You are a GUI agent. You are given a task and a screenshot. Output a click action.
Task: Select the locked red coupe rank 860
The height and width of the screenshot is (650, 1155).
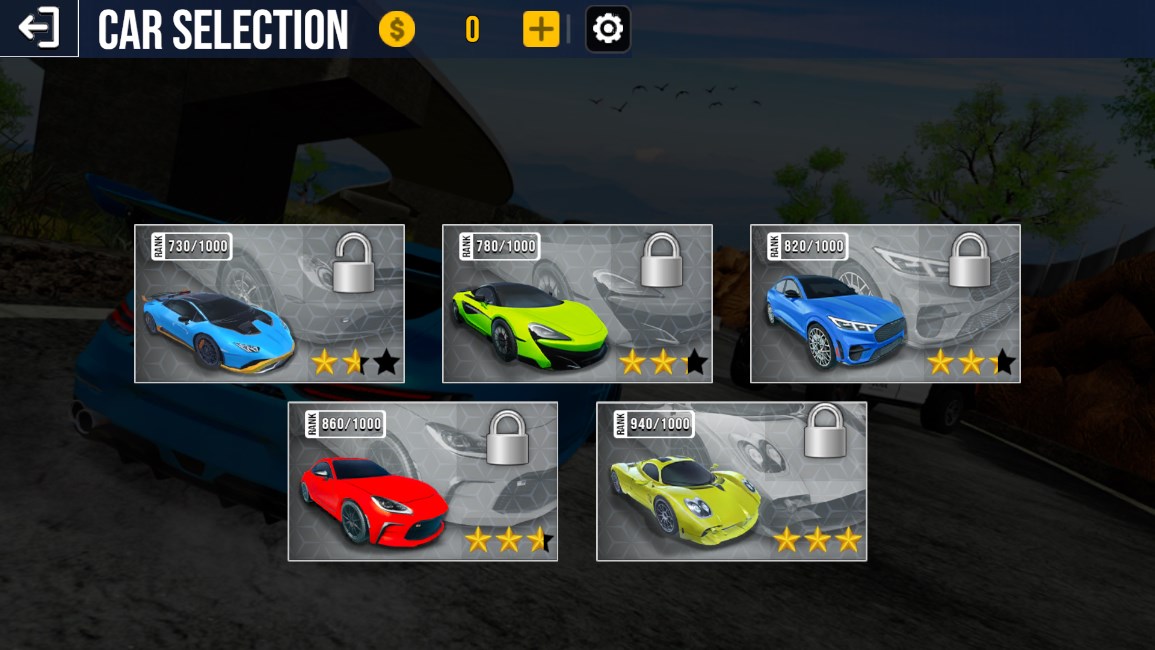(422, 481)
